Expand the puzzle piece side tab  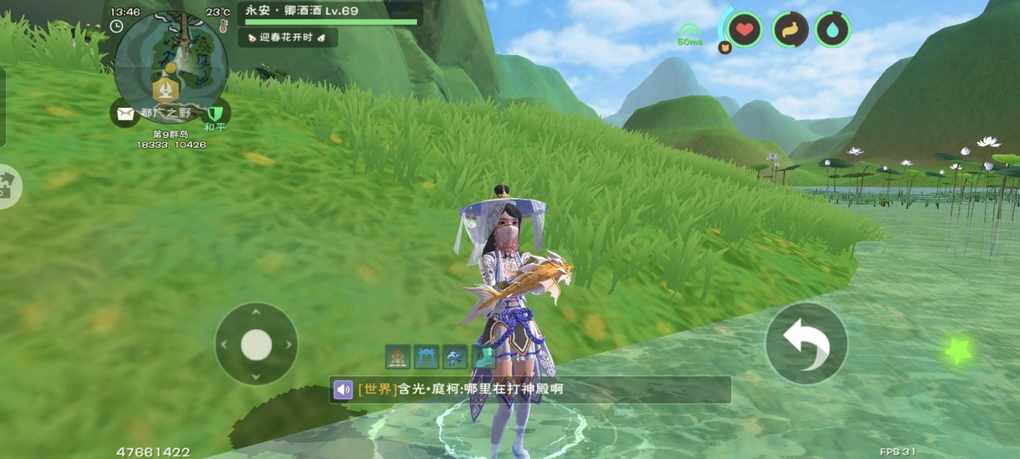click(x=8, y=185)
